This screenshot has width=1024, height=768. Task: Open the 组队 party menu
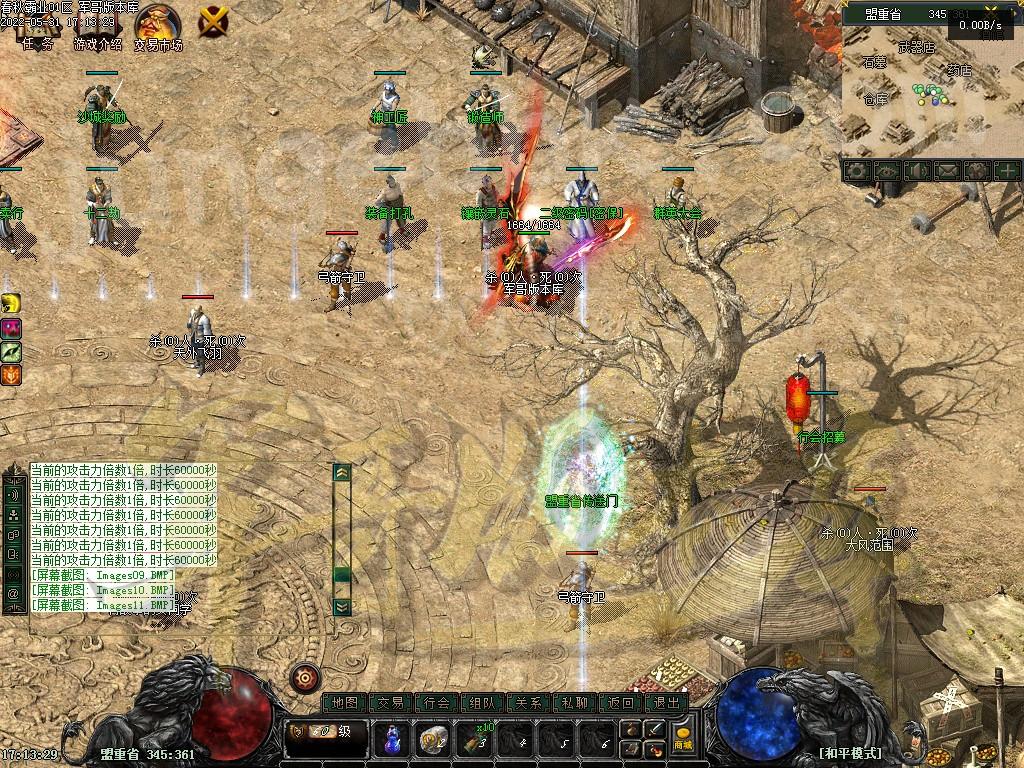click(483, 703)
